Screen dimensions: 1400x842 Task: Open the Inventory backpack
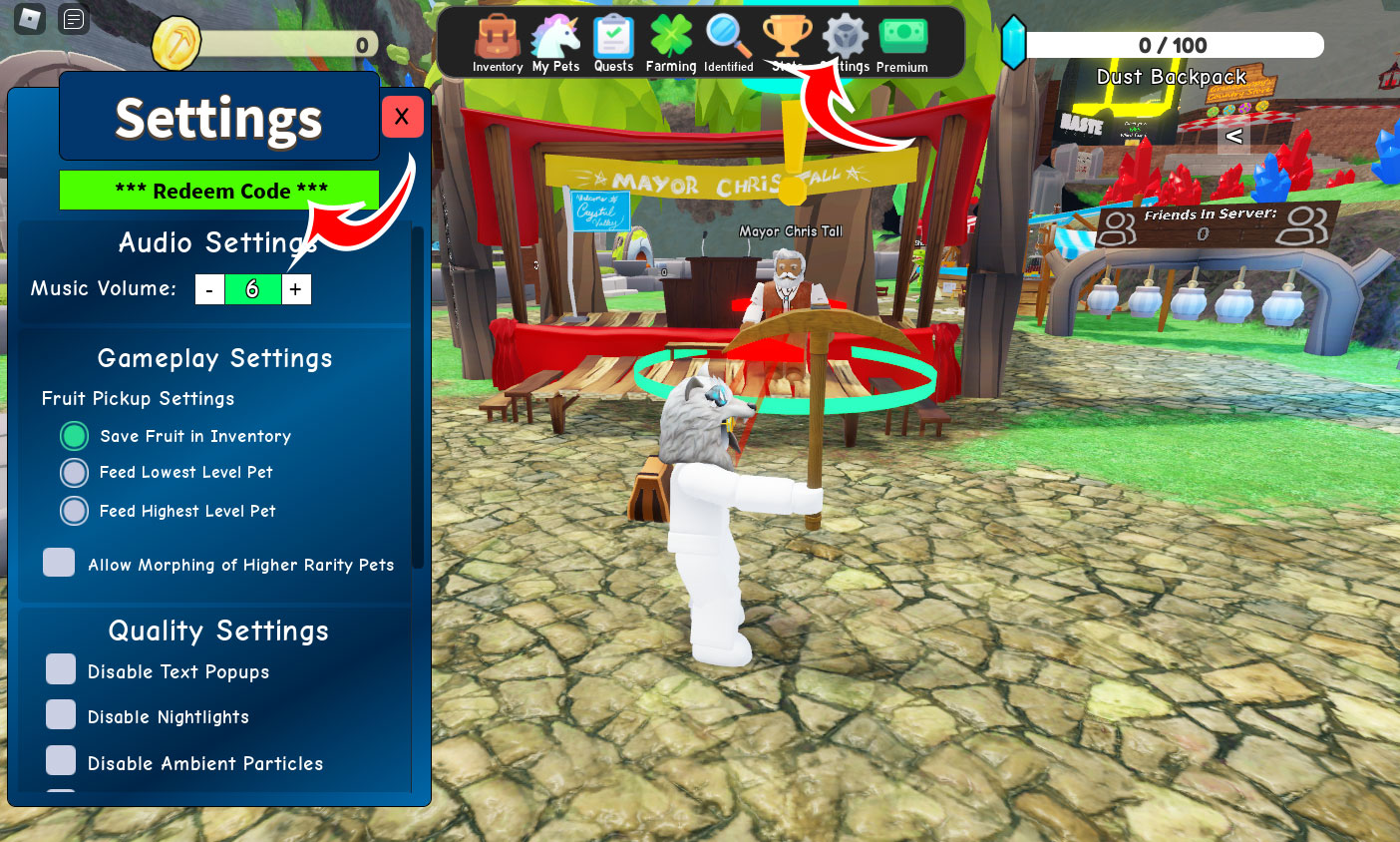[x=497, y=42]
